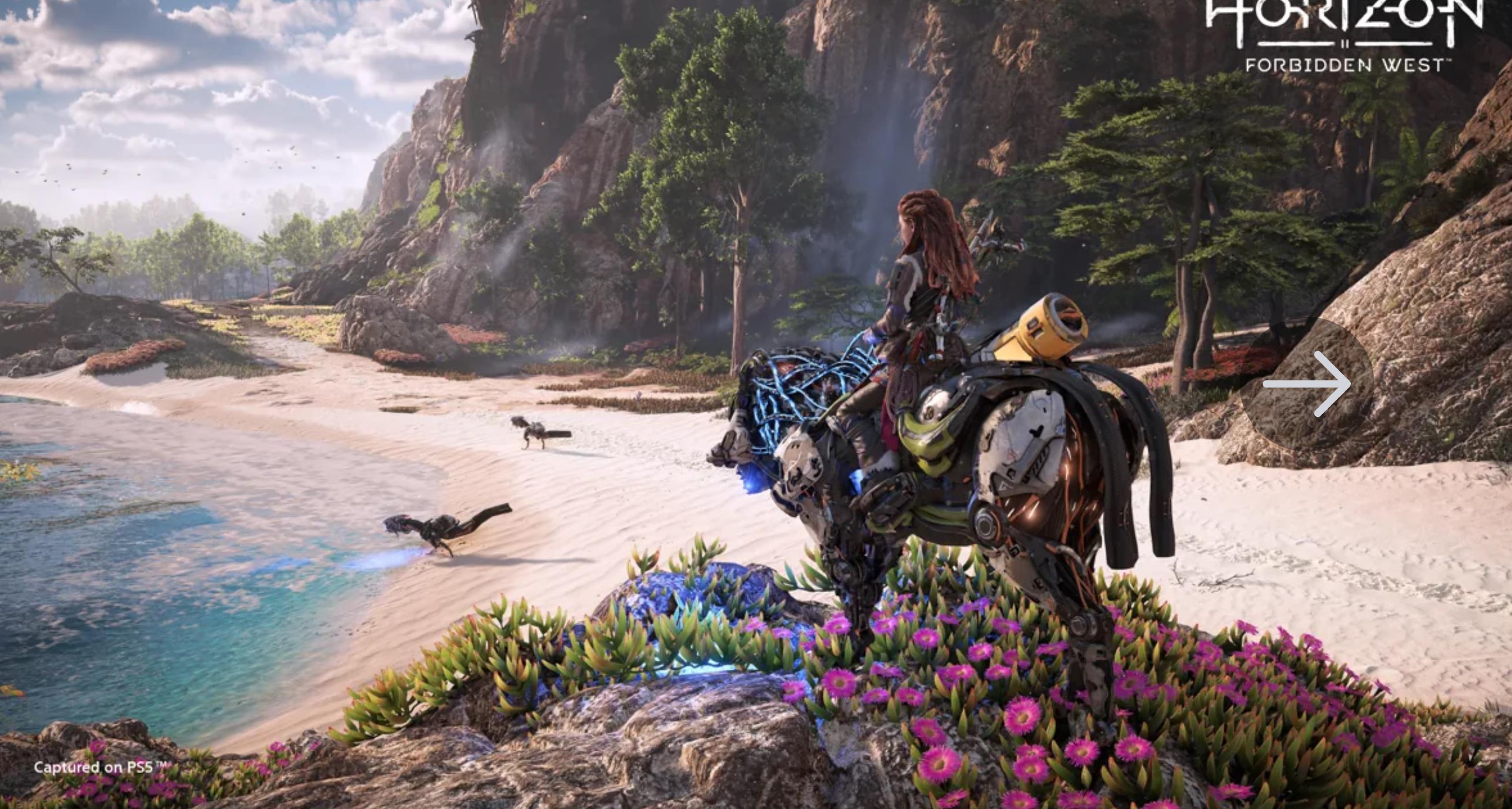
Task: Advance to the next gallery image arrow
Action: point(1307,385)
